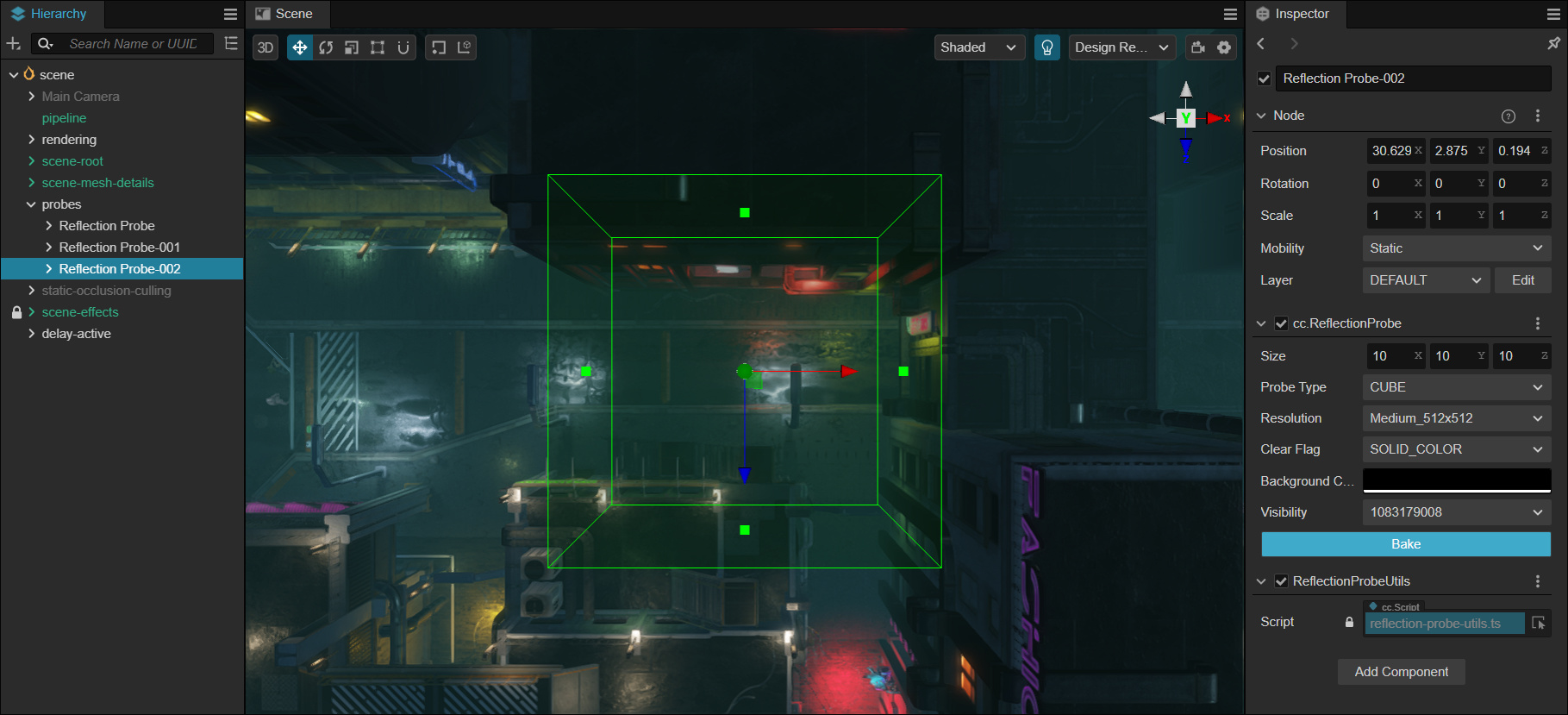Click the Position X input field
This screenshot has height=715, width=1568.
pyautogui.click(x=1390, y=151)
